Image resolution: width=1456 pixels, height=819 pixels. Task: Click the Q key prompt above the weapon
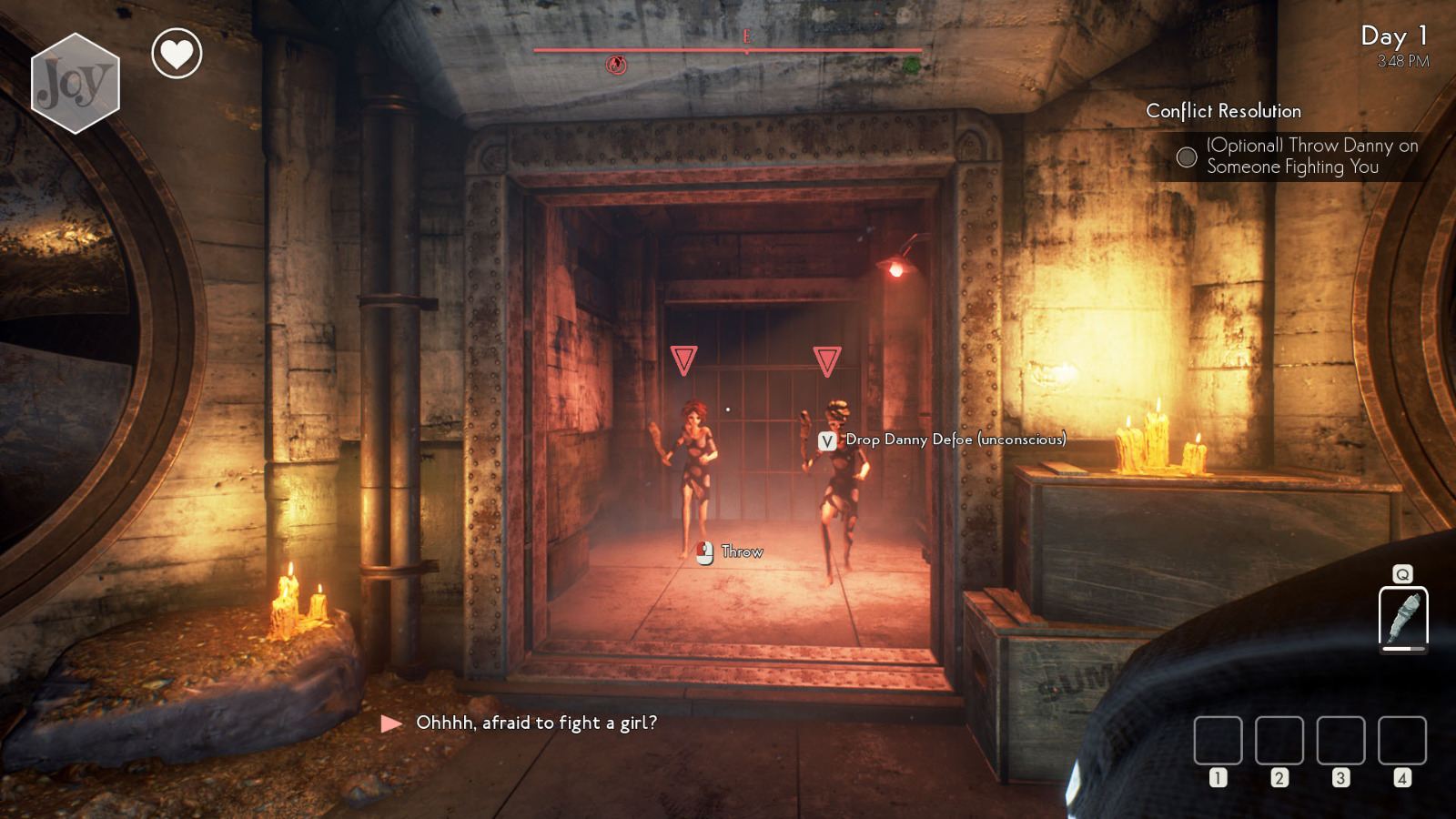(1402, 574)
